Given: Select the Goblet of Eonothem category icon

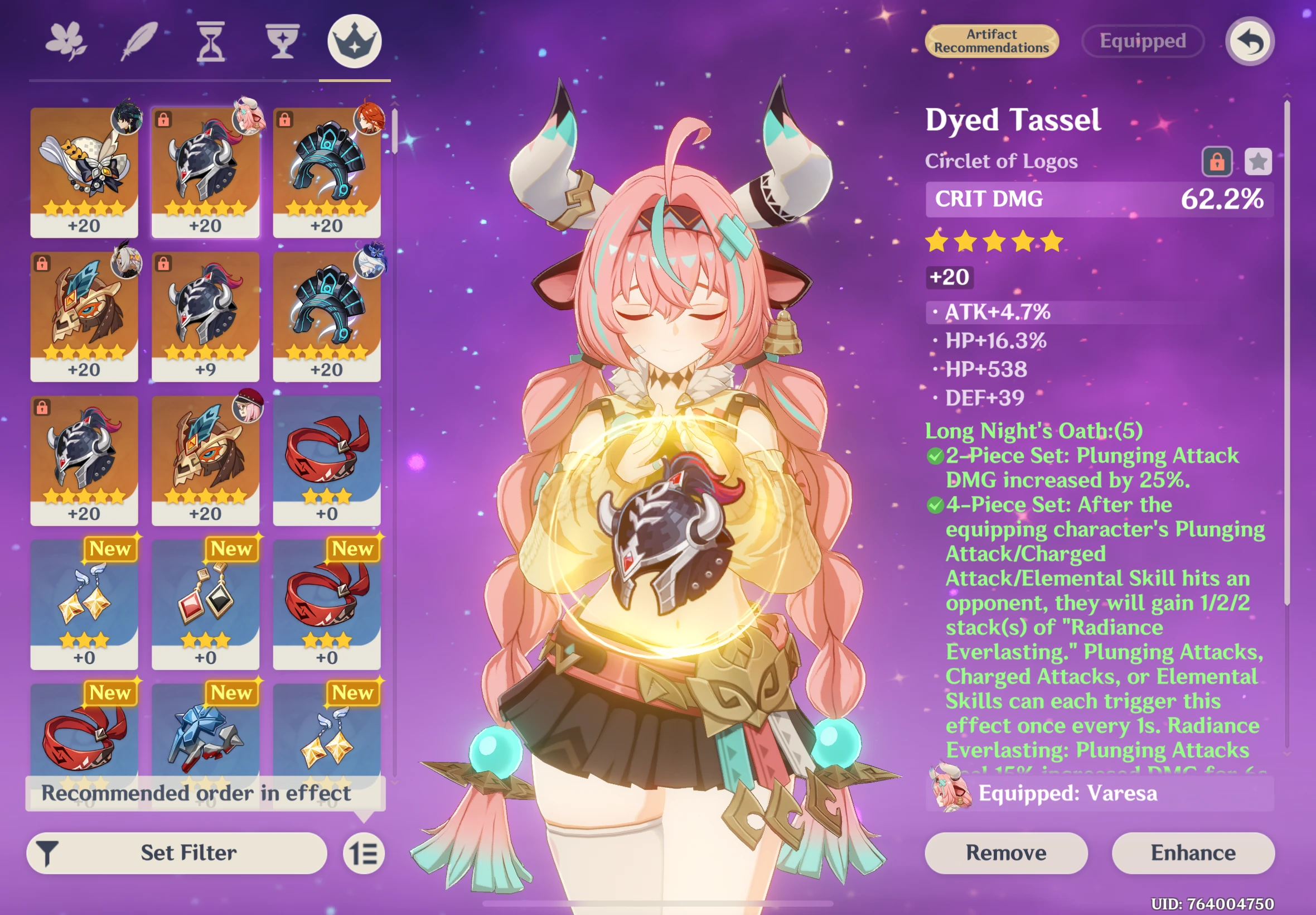Looking at the screenshot, I should [x=282, y=40].
